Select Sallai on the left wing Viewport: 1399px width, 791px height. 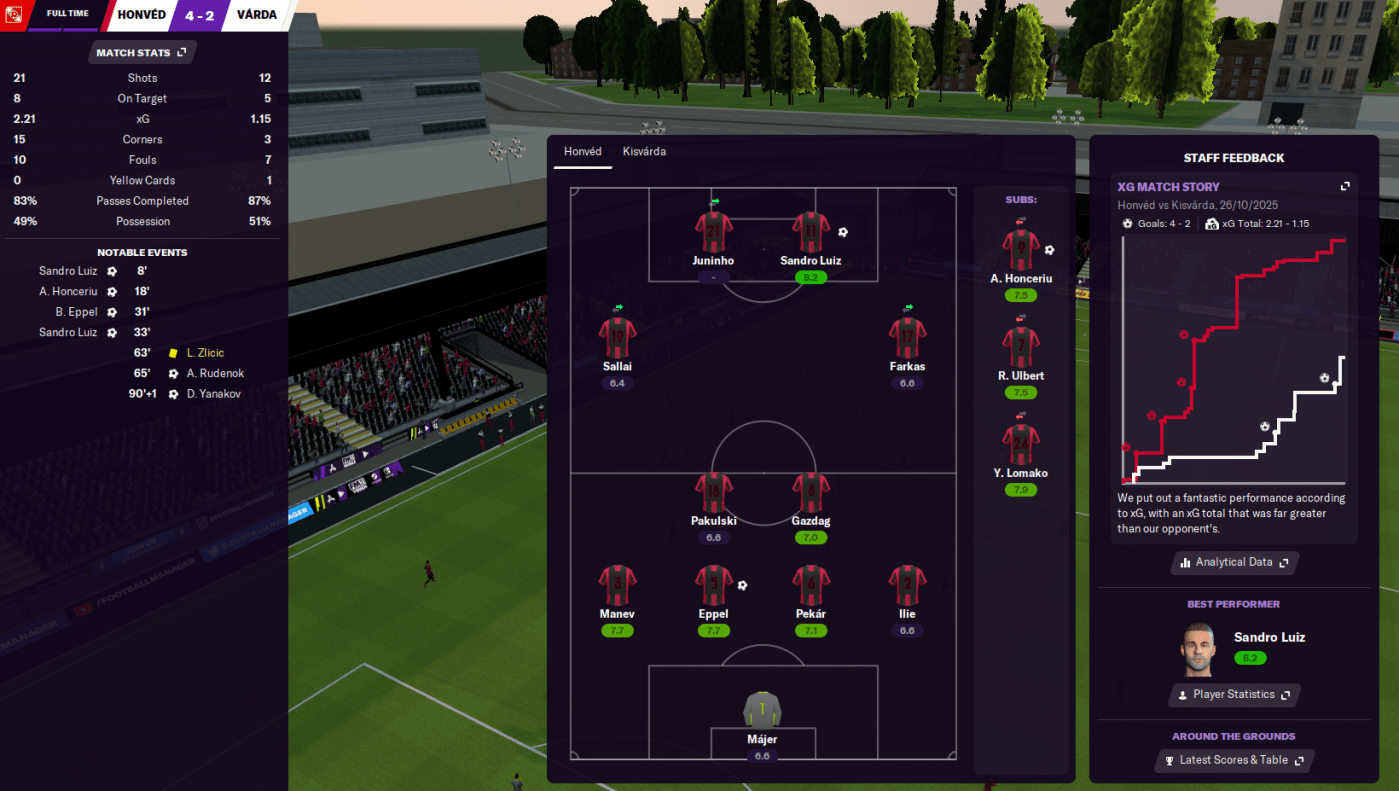click(617, 338)
